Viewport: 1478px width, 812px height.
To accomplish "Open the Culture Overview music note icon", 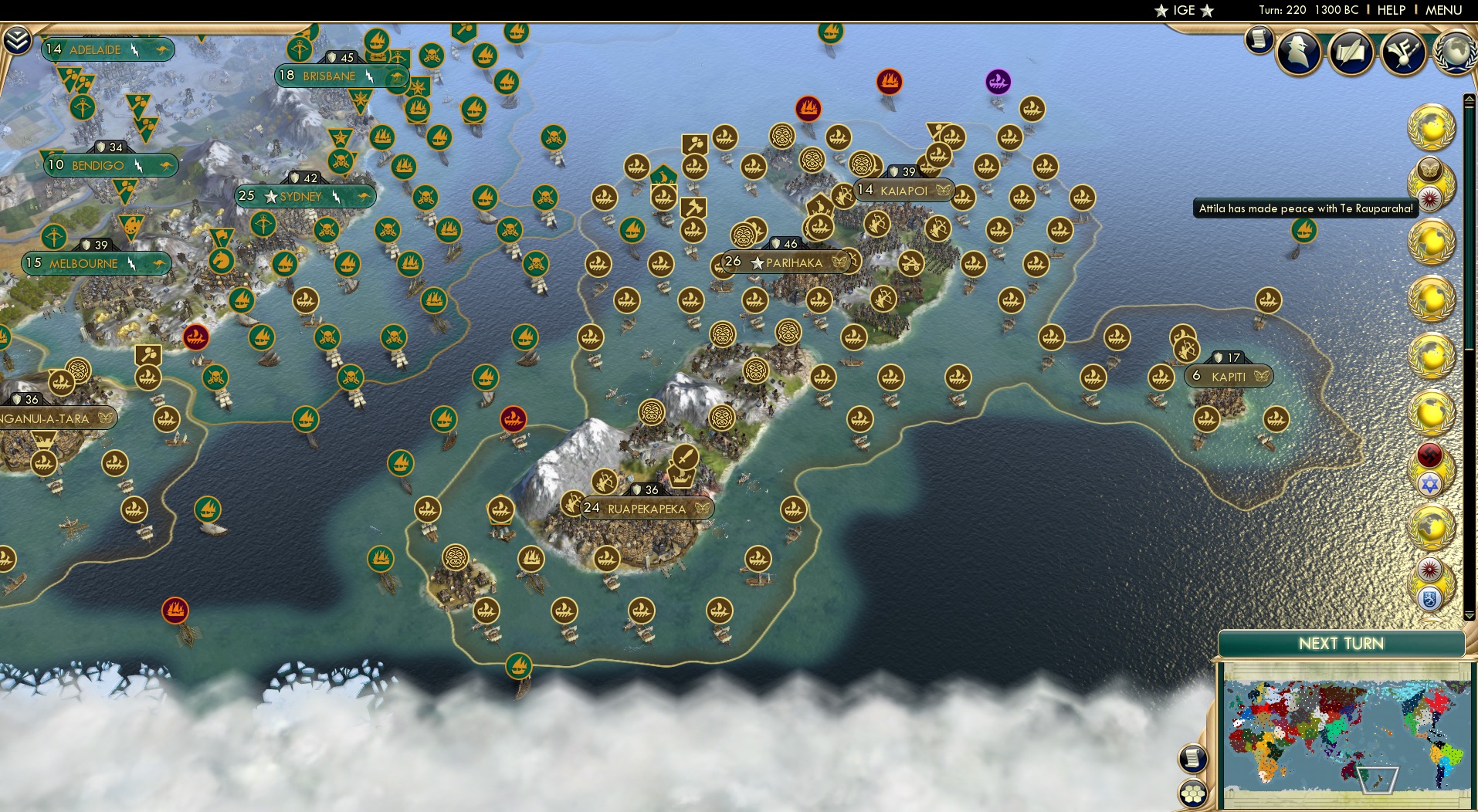I will [1404, 50].
